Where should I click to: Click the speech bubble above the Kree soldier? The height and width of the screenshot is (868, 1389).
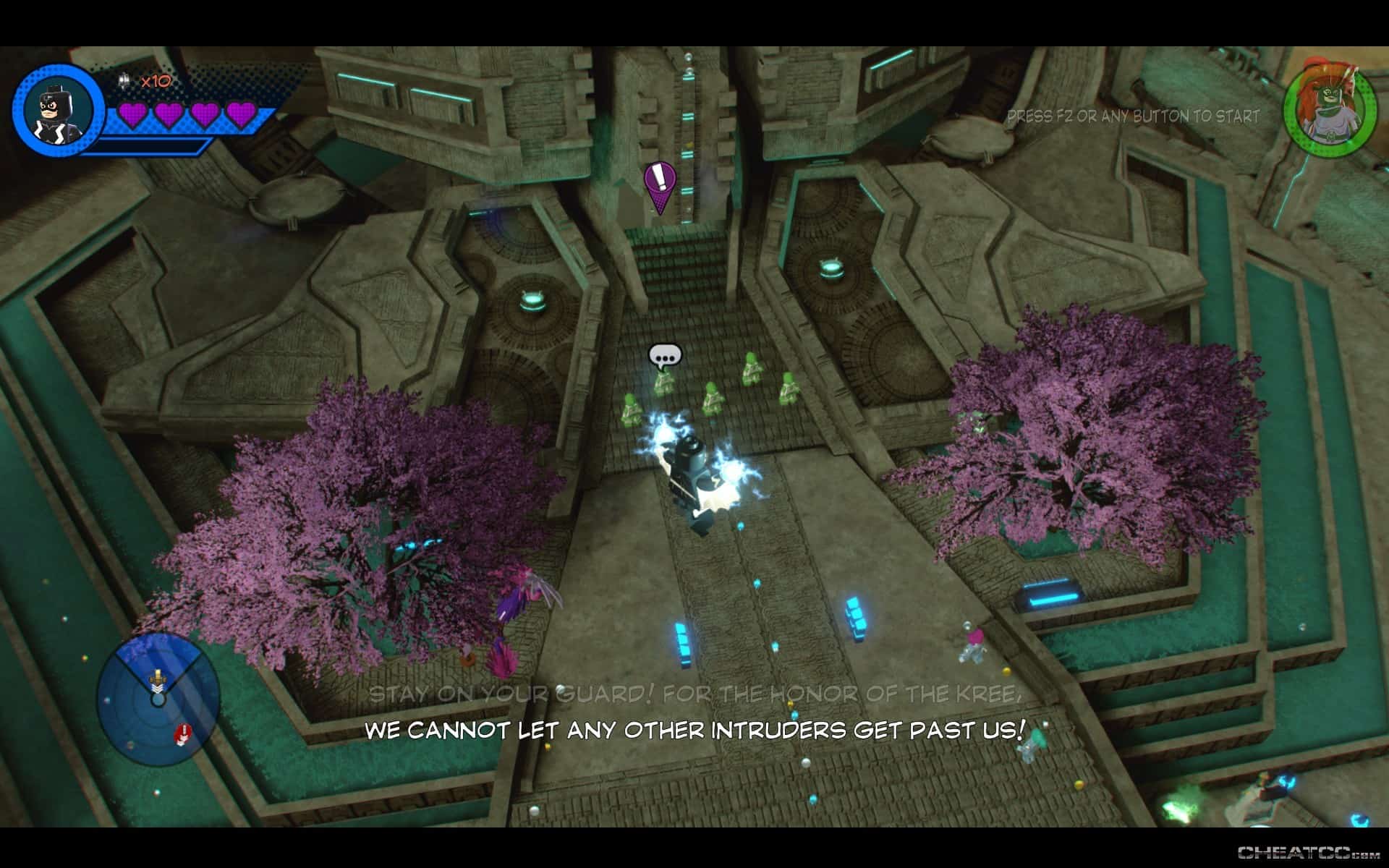[x=665, y=356]
